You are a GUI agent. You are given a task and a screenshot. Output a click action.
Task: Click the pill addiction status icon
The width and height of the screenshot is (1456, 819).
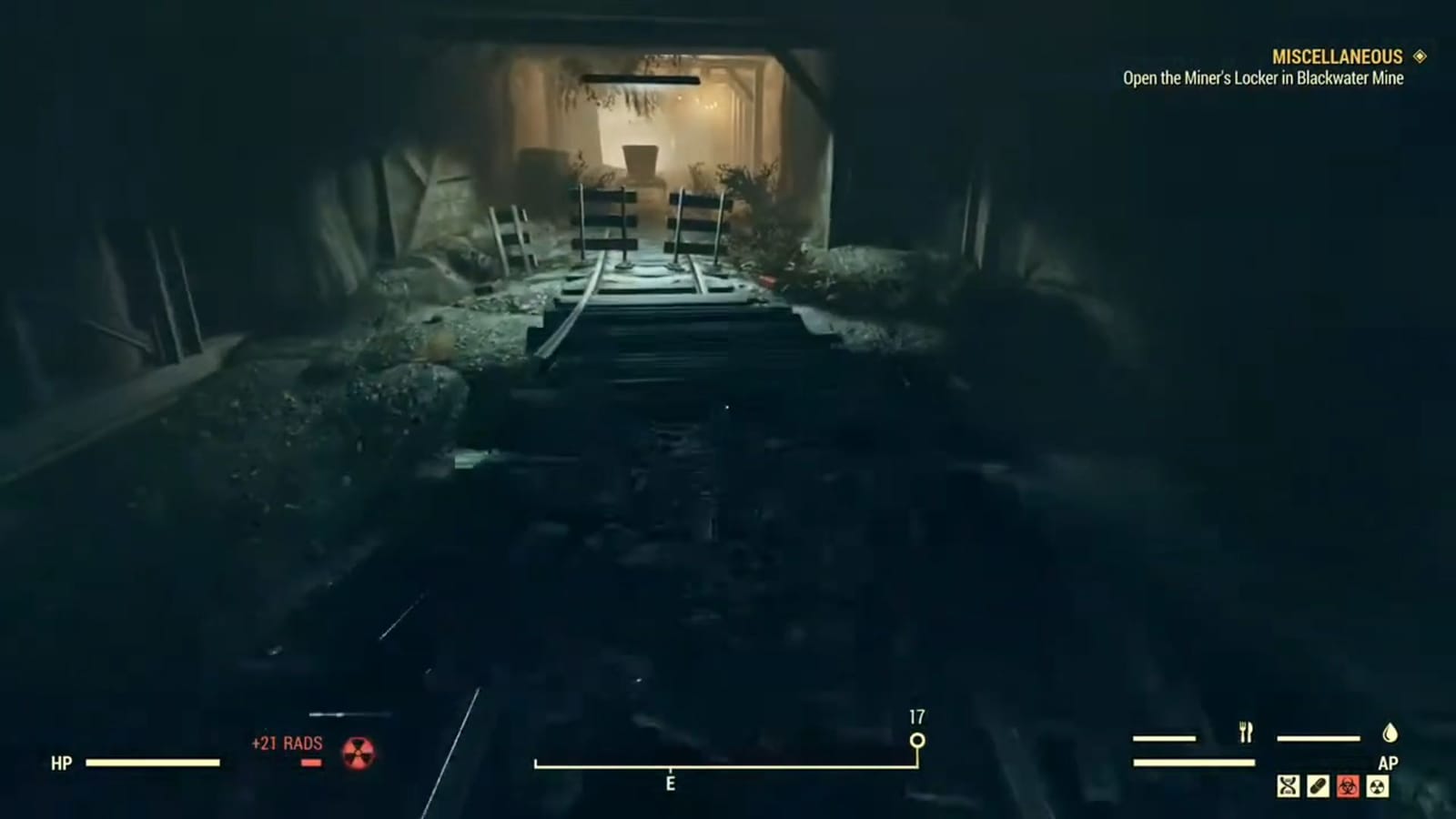(1317, 784)
